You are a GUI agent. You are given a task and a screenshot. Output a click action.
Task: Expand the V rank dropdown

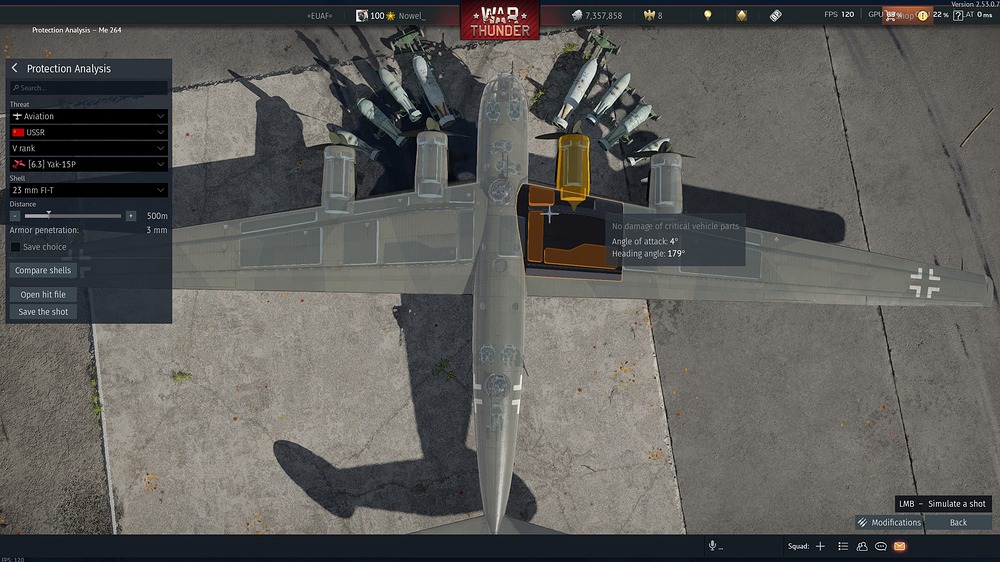point(88,148)
